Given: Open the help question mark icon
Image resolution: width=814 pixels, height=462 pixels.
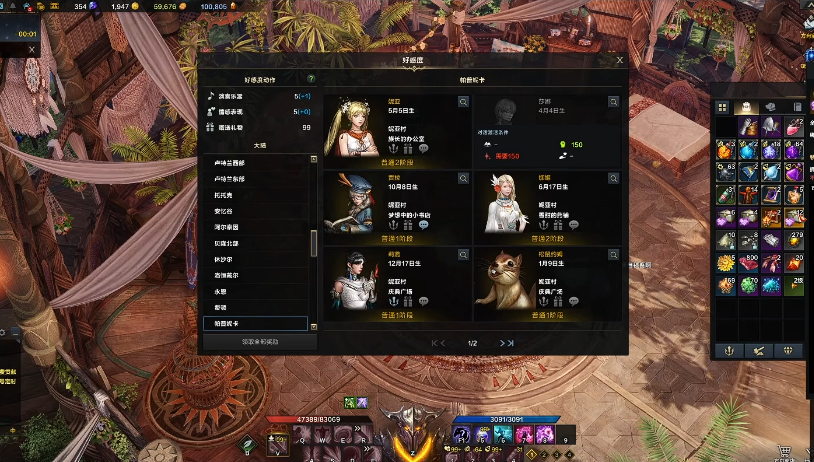Looking at the screenshot, I should [311, 78].
